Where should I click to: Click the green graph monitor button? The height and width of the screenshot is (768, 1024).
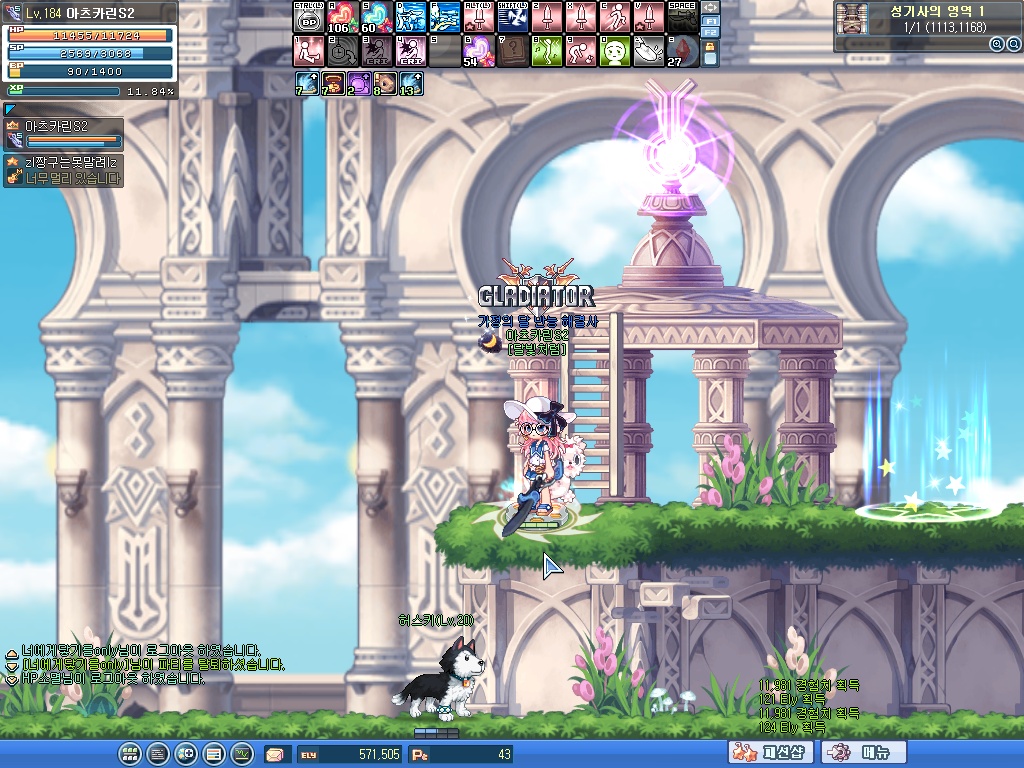pos(241,754)
